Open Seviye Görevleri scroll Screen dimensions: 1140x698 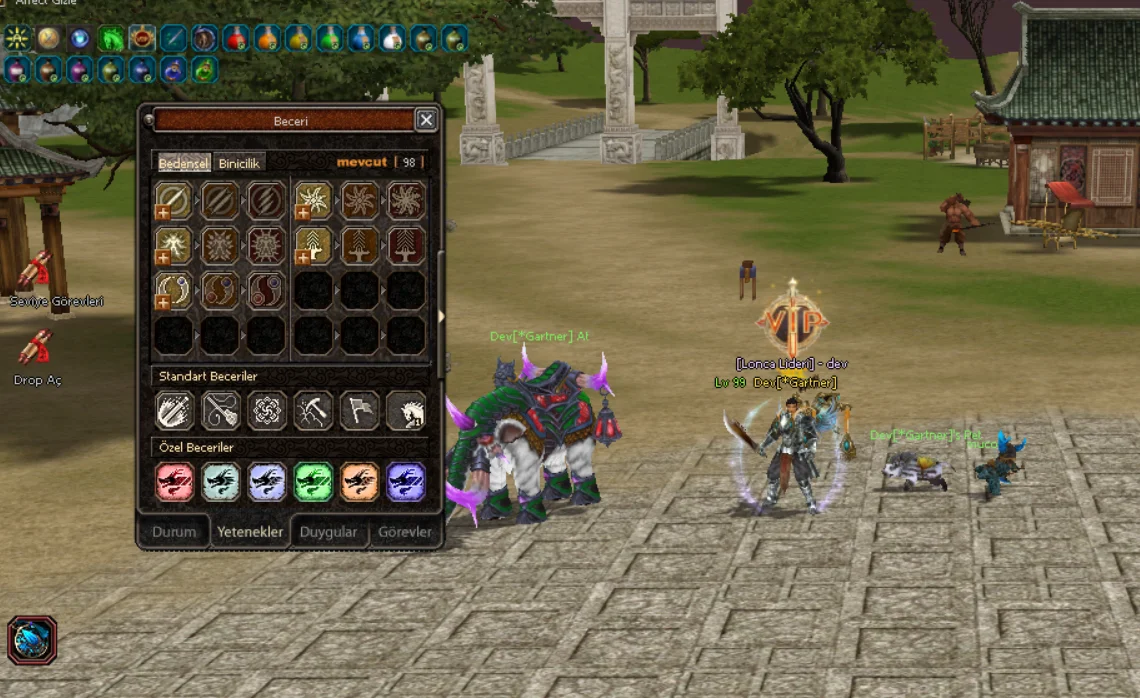click(36, 270)
